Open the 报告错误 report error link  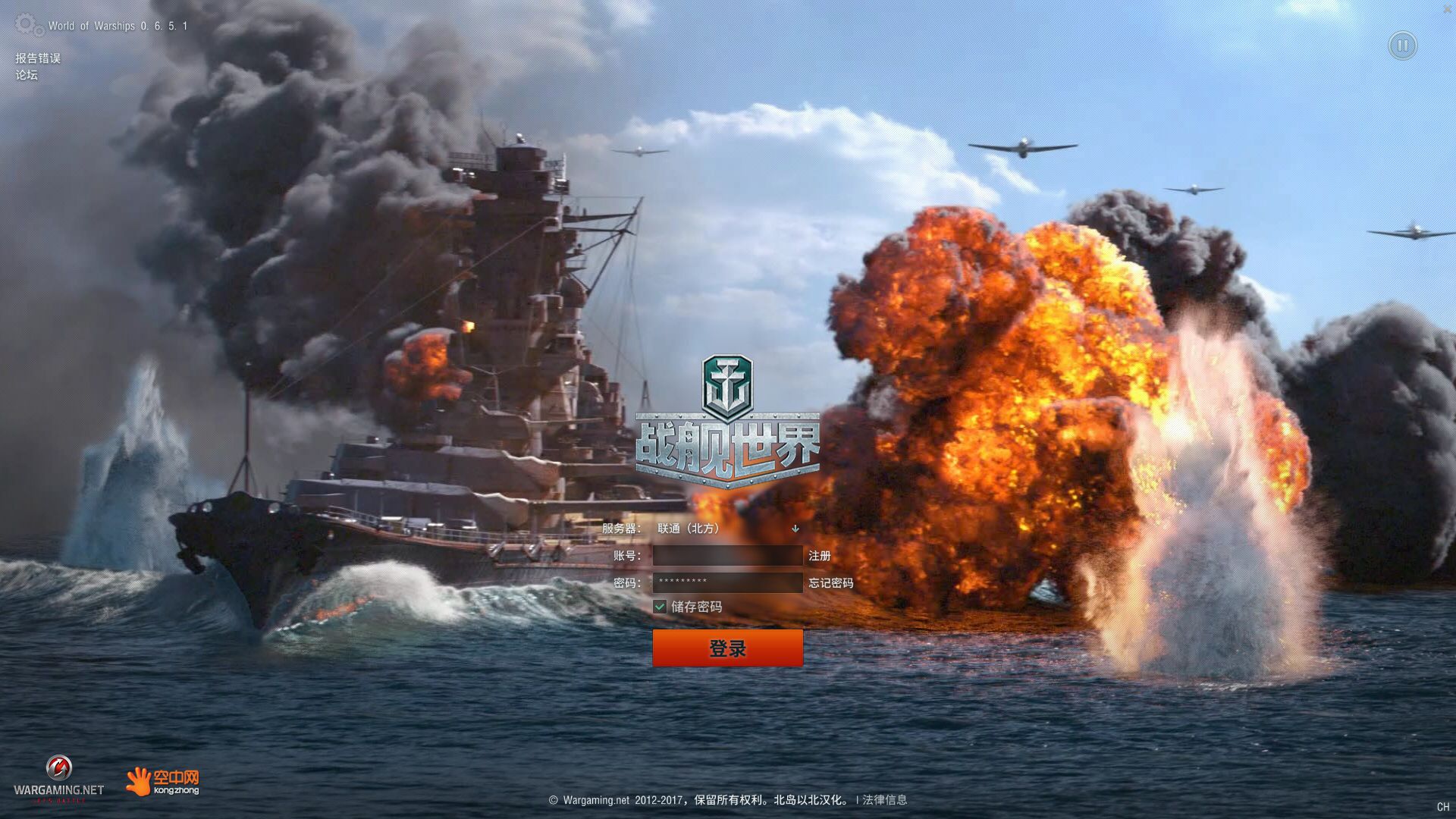click(38, 58)
